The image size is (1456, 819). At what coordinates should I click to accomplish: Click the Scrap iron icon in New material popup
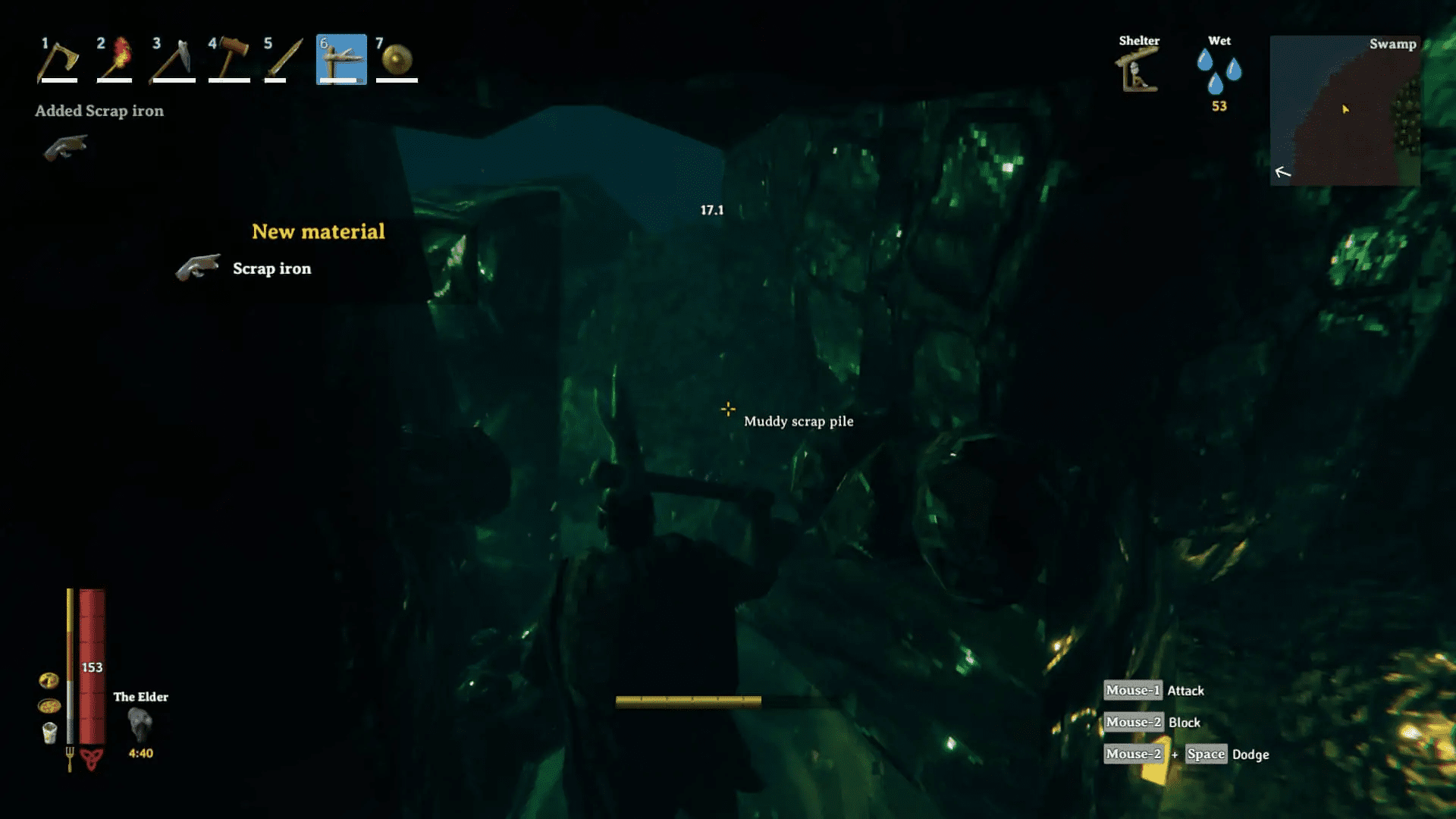(199, 268)
